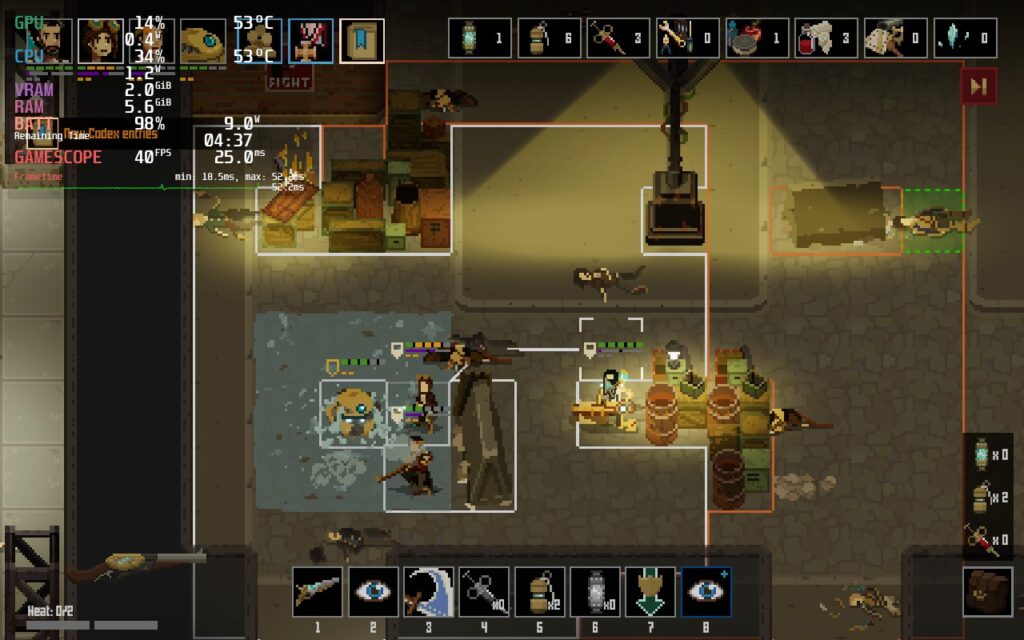Select the syringe item in slot 4

tap(484, 592)
